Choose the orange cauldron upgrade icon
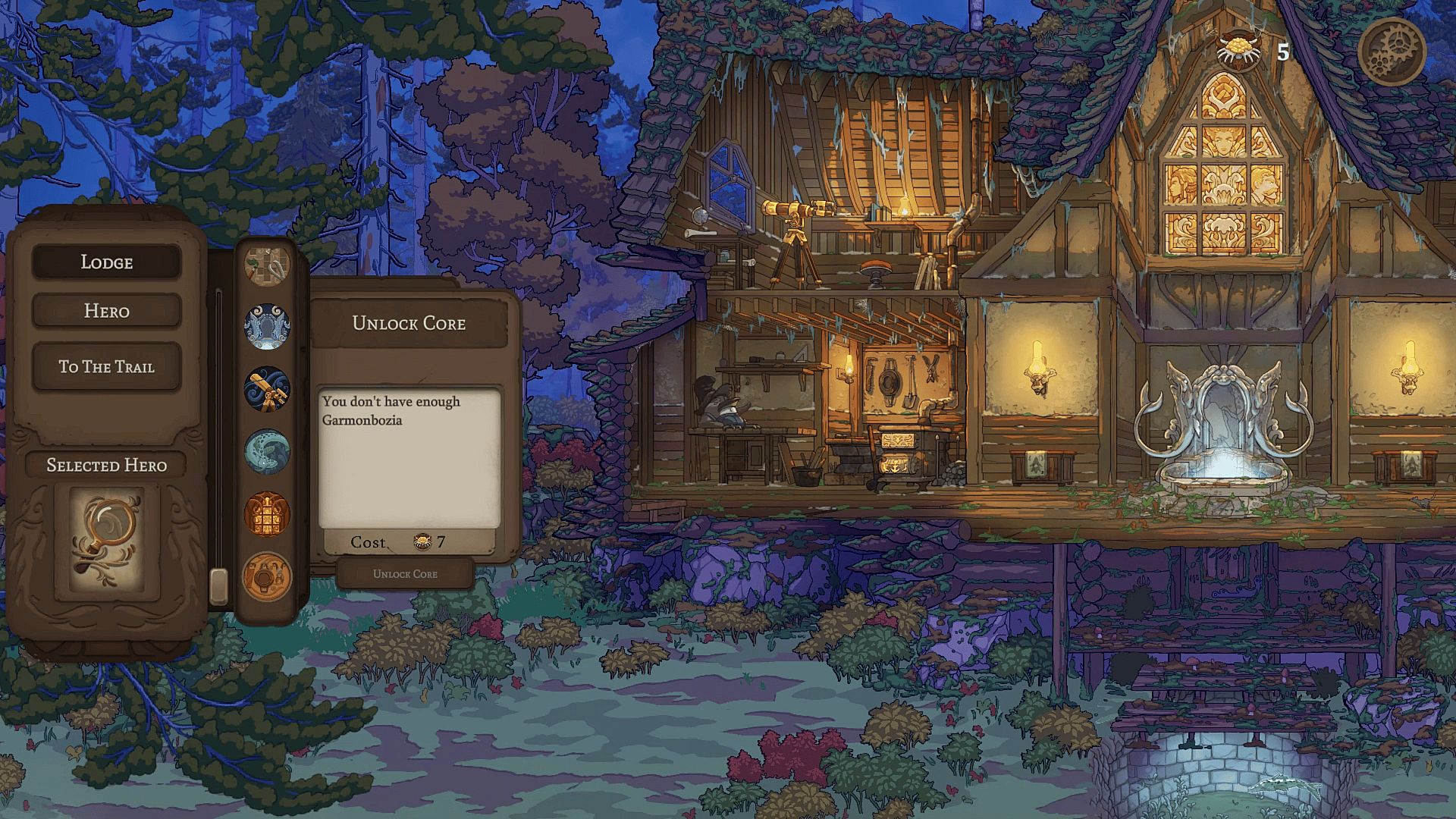 pos(267,576)
